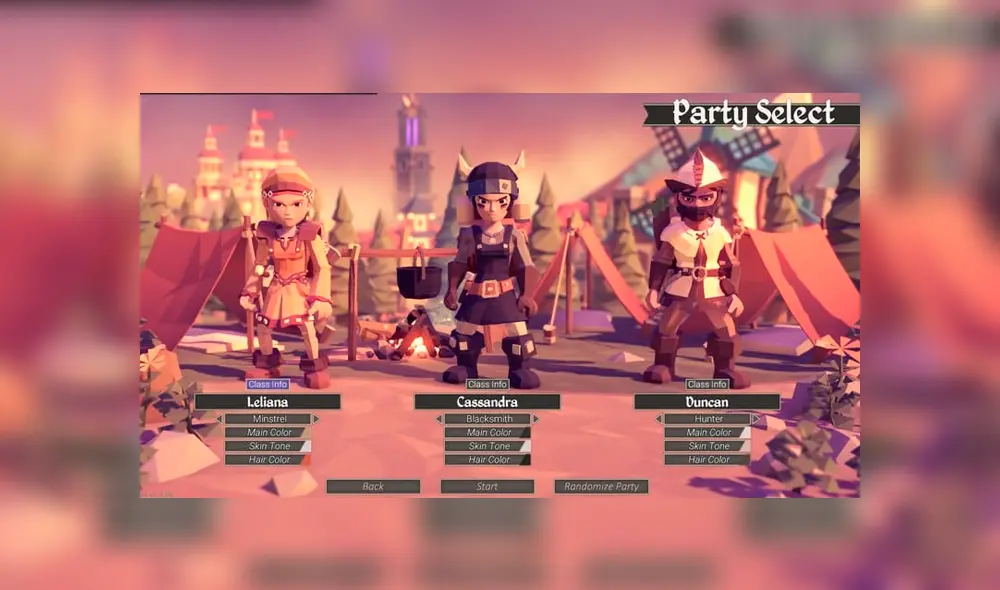
Task: Switch Minstrel class to next option
Action: pos(316,419)
